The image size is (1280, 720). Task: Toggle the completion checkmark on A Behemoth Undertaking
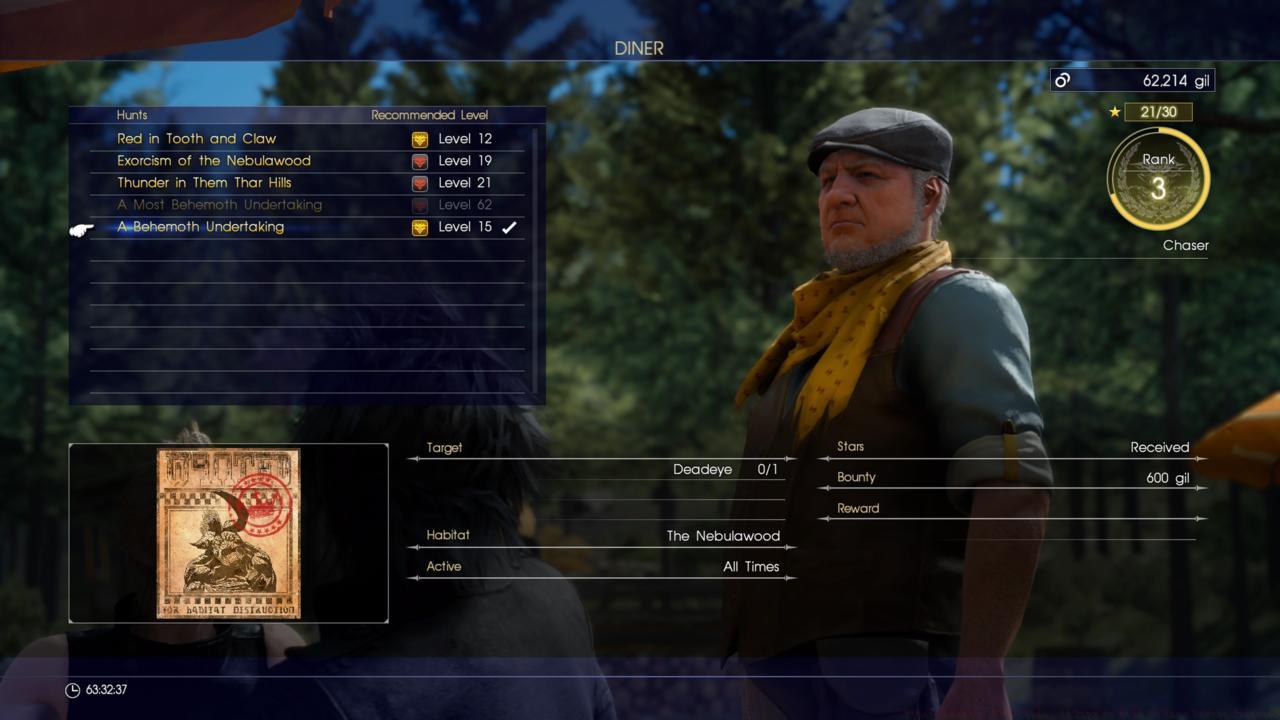pos(509,227)
